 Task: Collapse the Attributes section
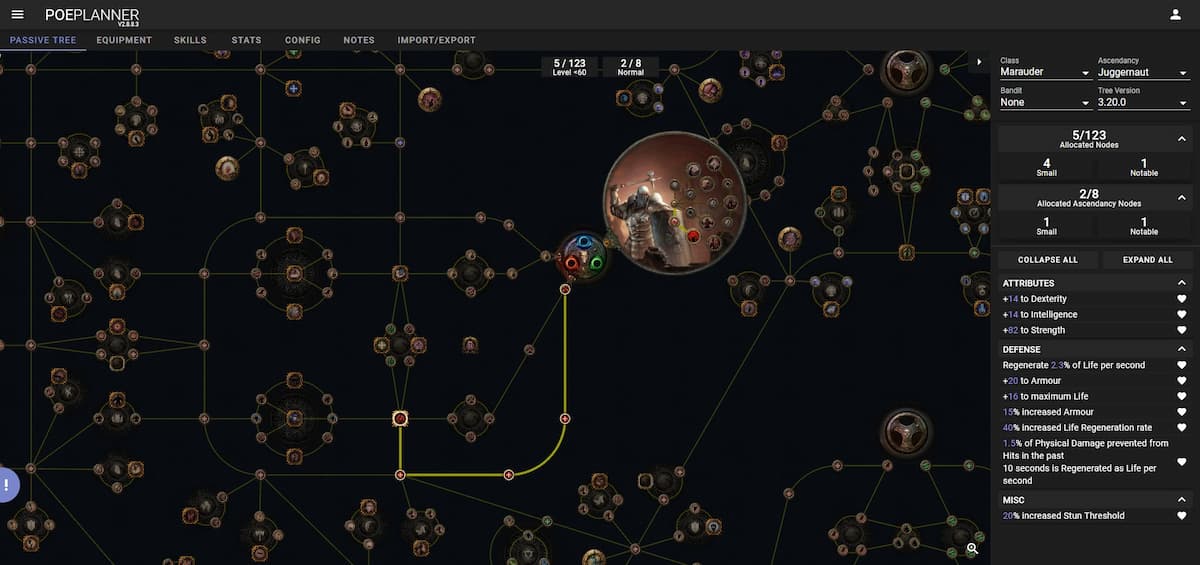tap(1182, 283)
